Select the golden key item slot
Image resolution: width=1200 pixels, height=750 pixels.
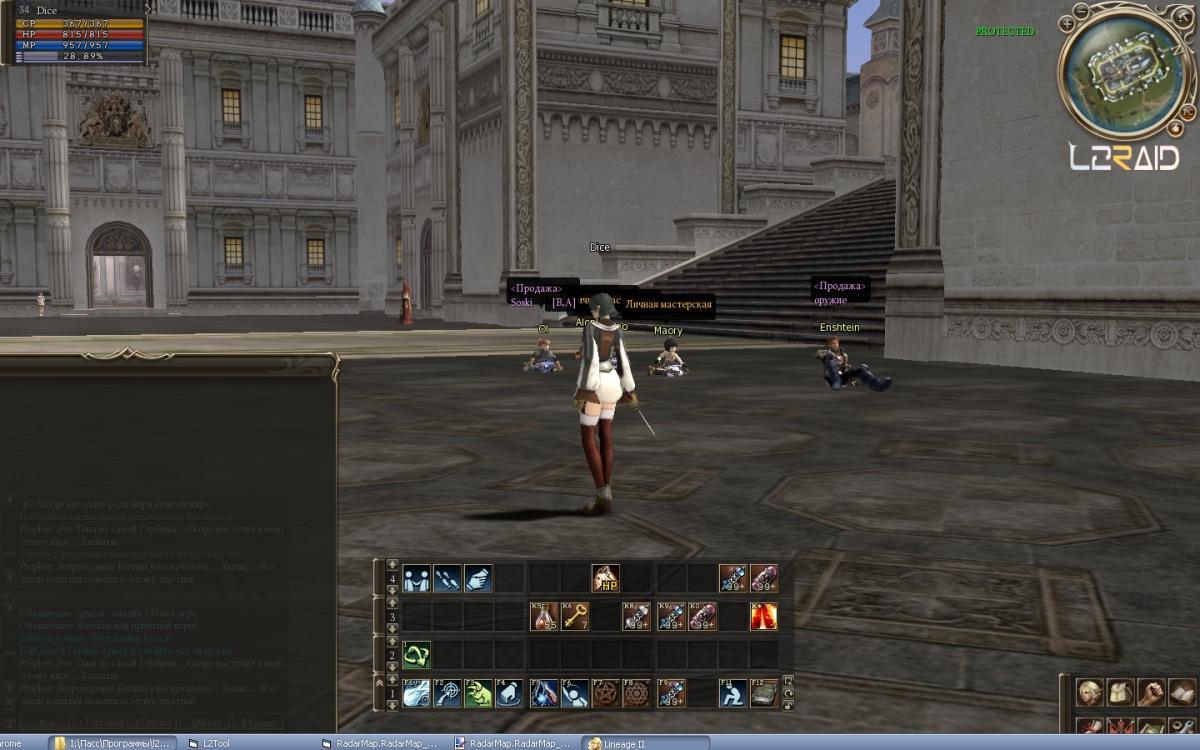click(x=574, y=616)
